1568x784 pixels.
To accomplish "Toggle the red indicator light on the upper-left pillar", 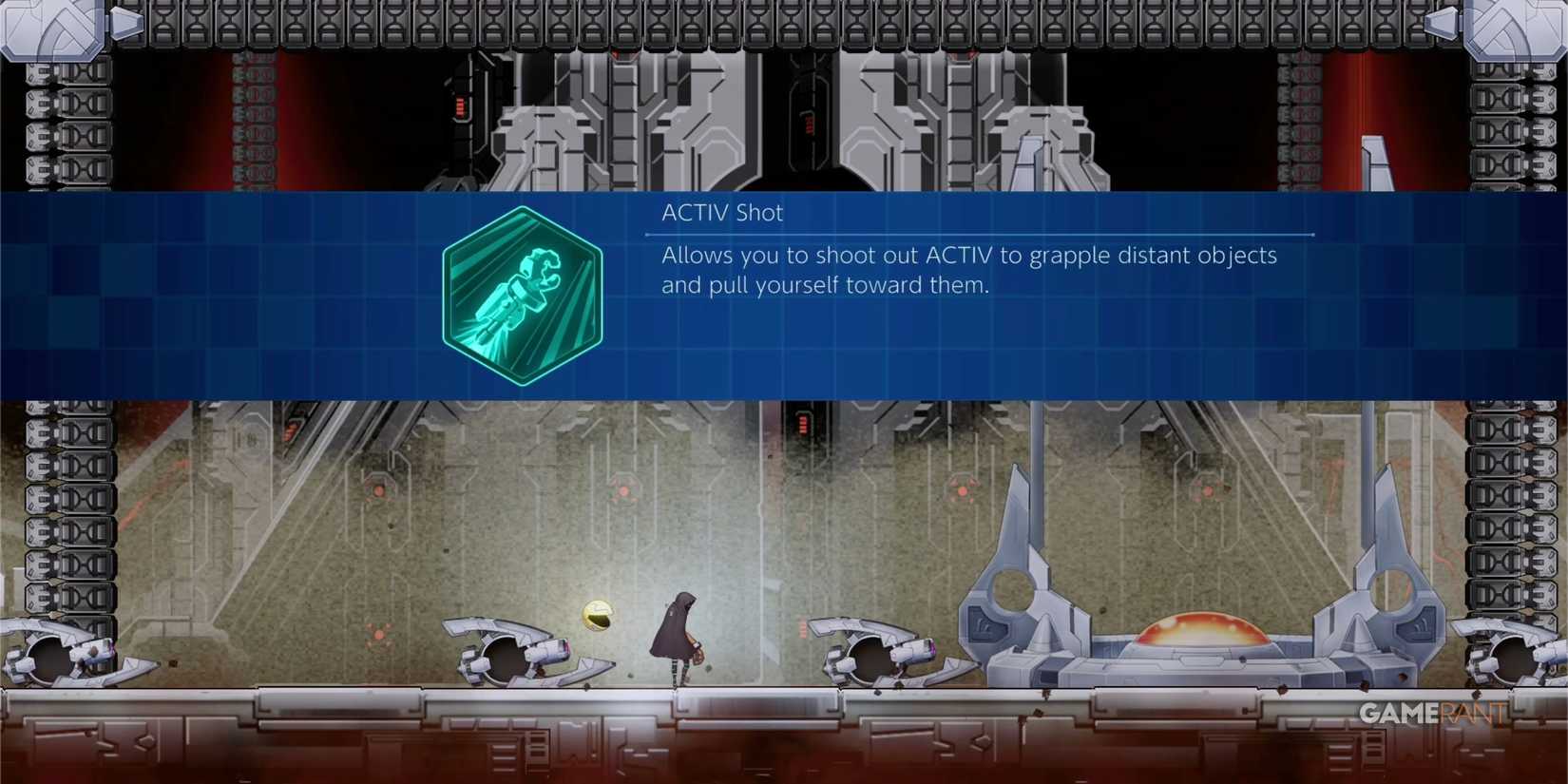I will point(461,107).
